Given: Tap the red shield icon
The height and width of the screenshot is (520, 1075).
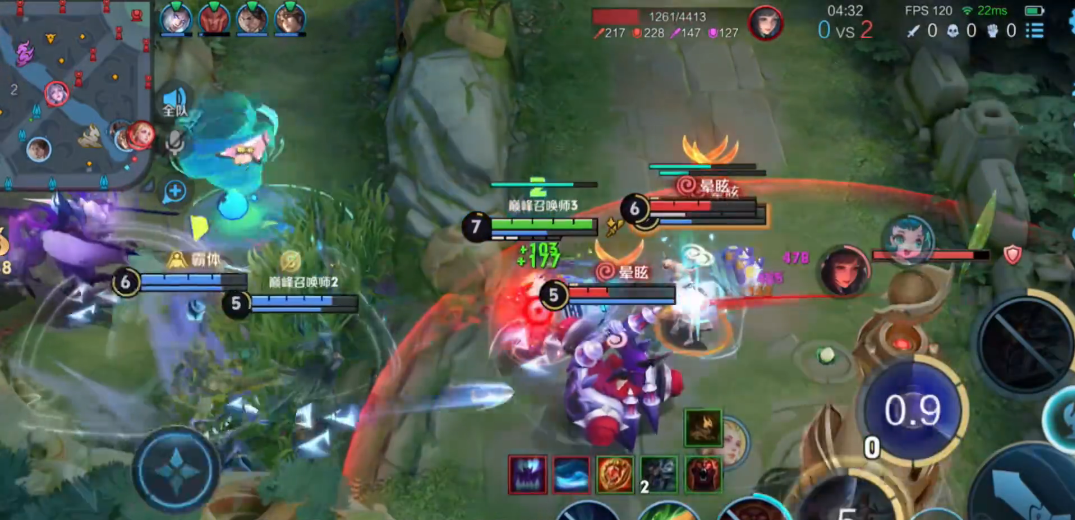Looking at the screenshot, I should pyautogui.click(x=1012, y=255).
